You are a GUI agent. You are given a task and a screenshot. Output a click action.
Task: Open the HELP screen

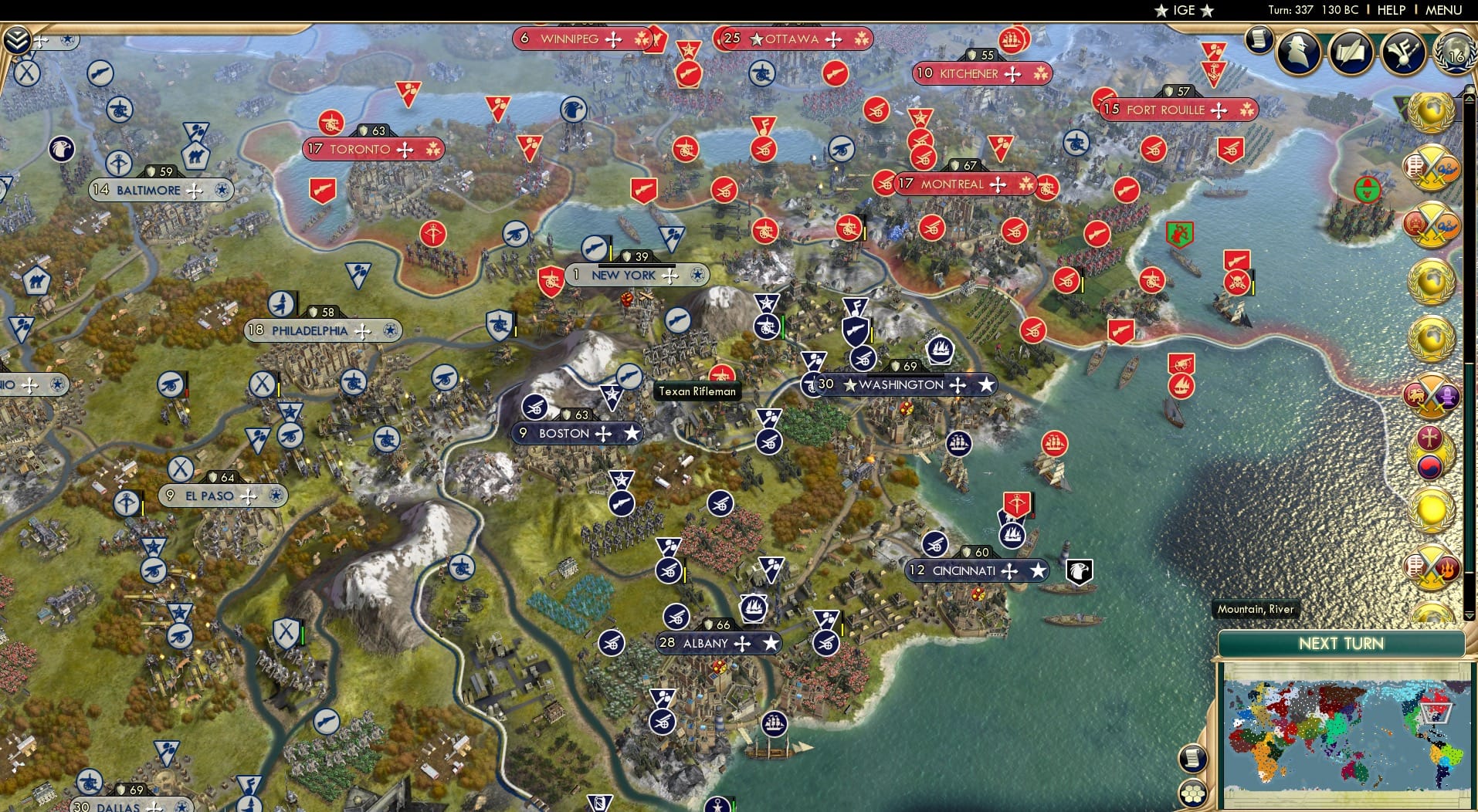click(x=1390, y=10)
